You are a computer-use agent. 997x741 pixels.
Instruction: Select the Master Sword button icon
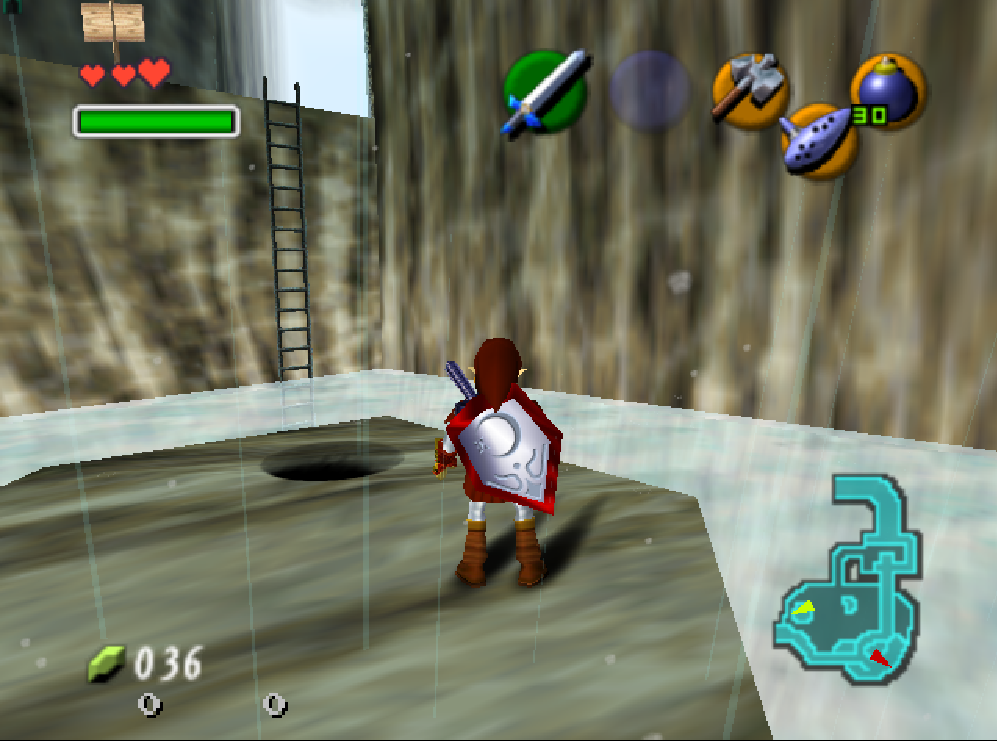[545, 93]
